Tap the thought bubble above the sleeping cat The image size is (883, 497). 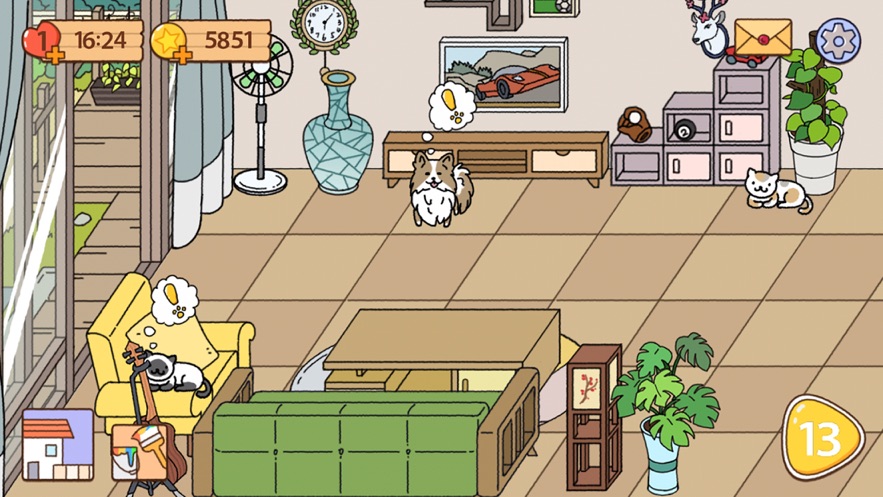point(173,300)
